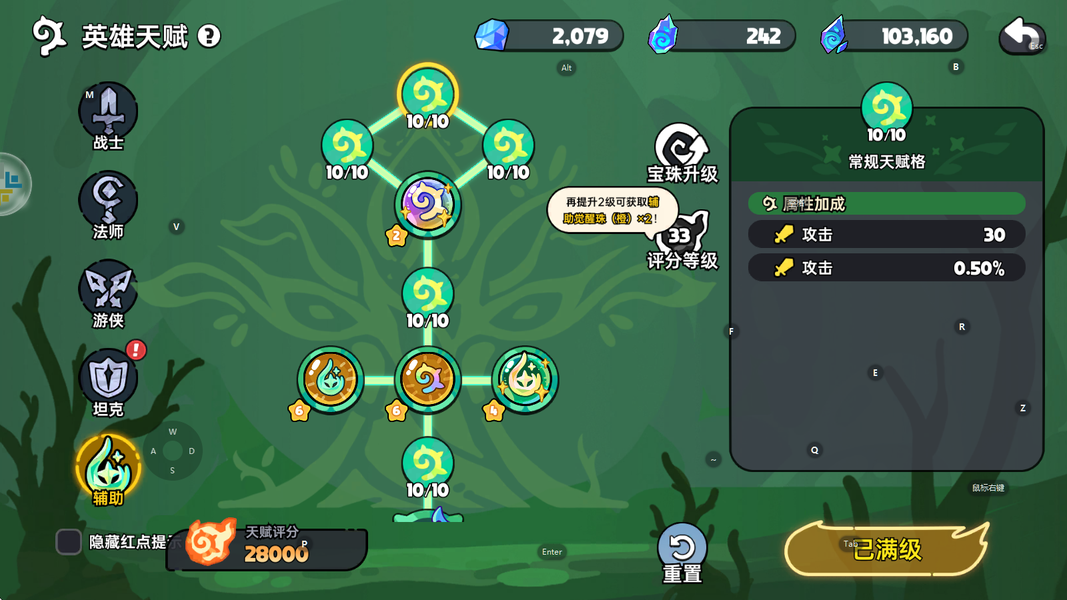Image resolution: width=1067 pixels, height=600 pixels.
Task: Select the purple spiral orb node
Action: click(428, 205)
